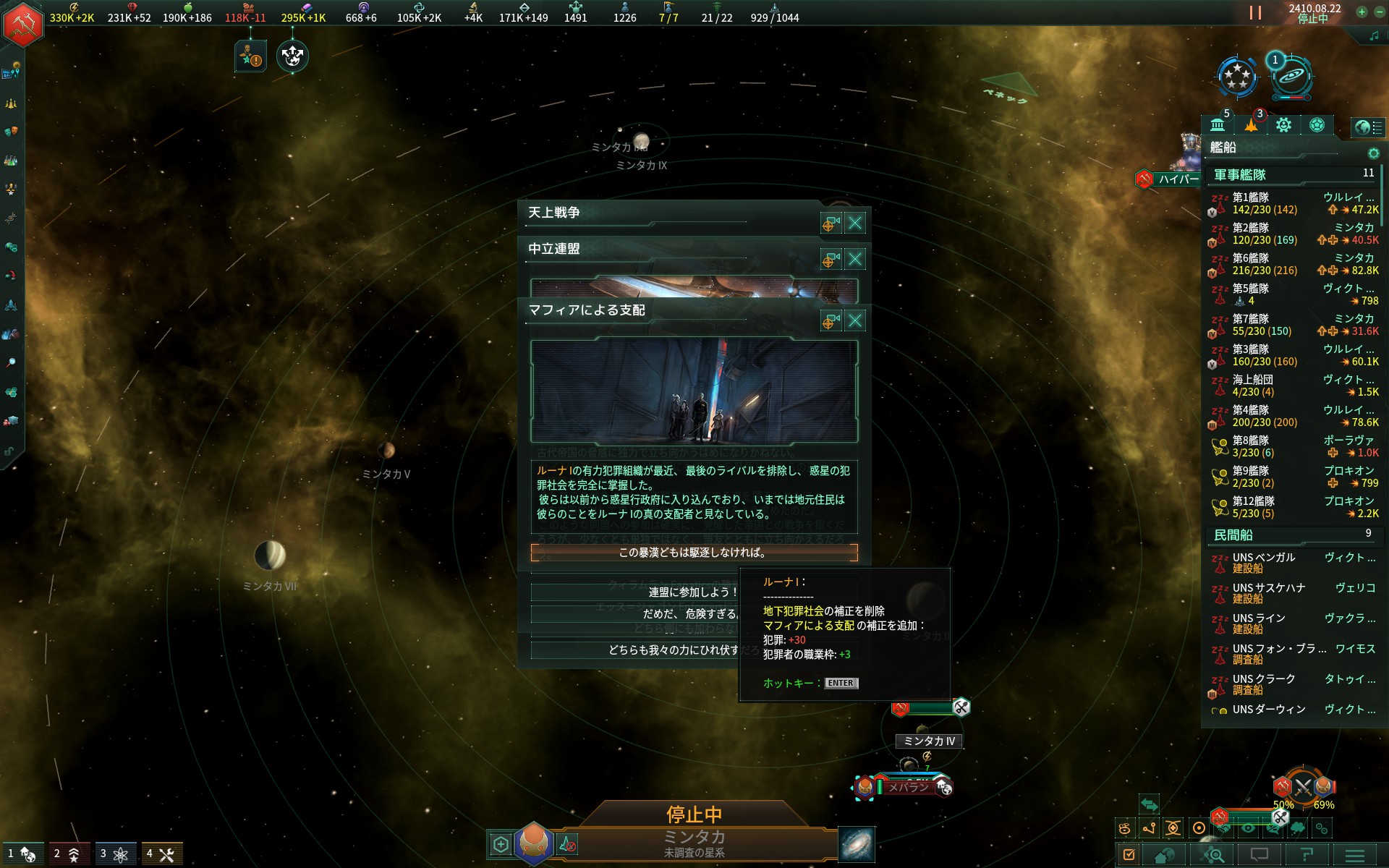Open the main menu hamburger button
Screen dimensions: 1389x868
[1355, 855]
